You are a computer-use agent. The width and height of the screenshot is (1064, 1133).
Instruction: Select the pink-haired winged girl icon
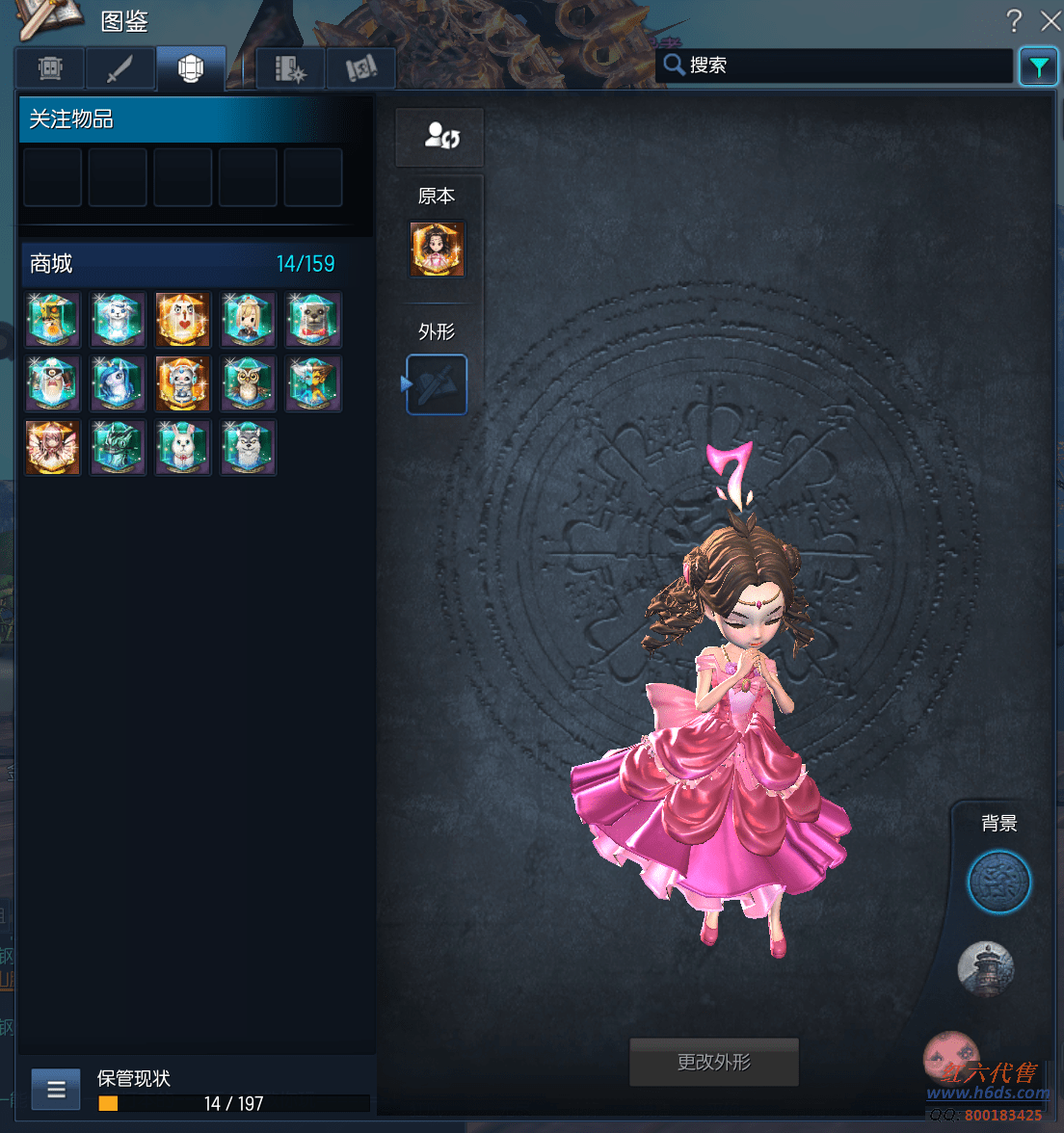(52, 447)
